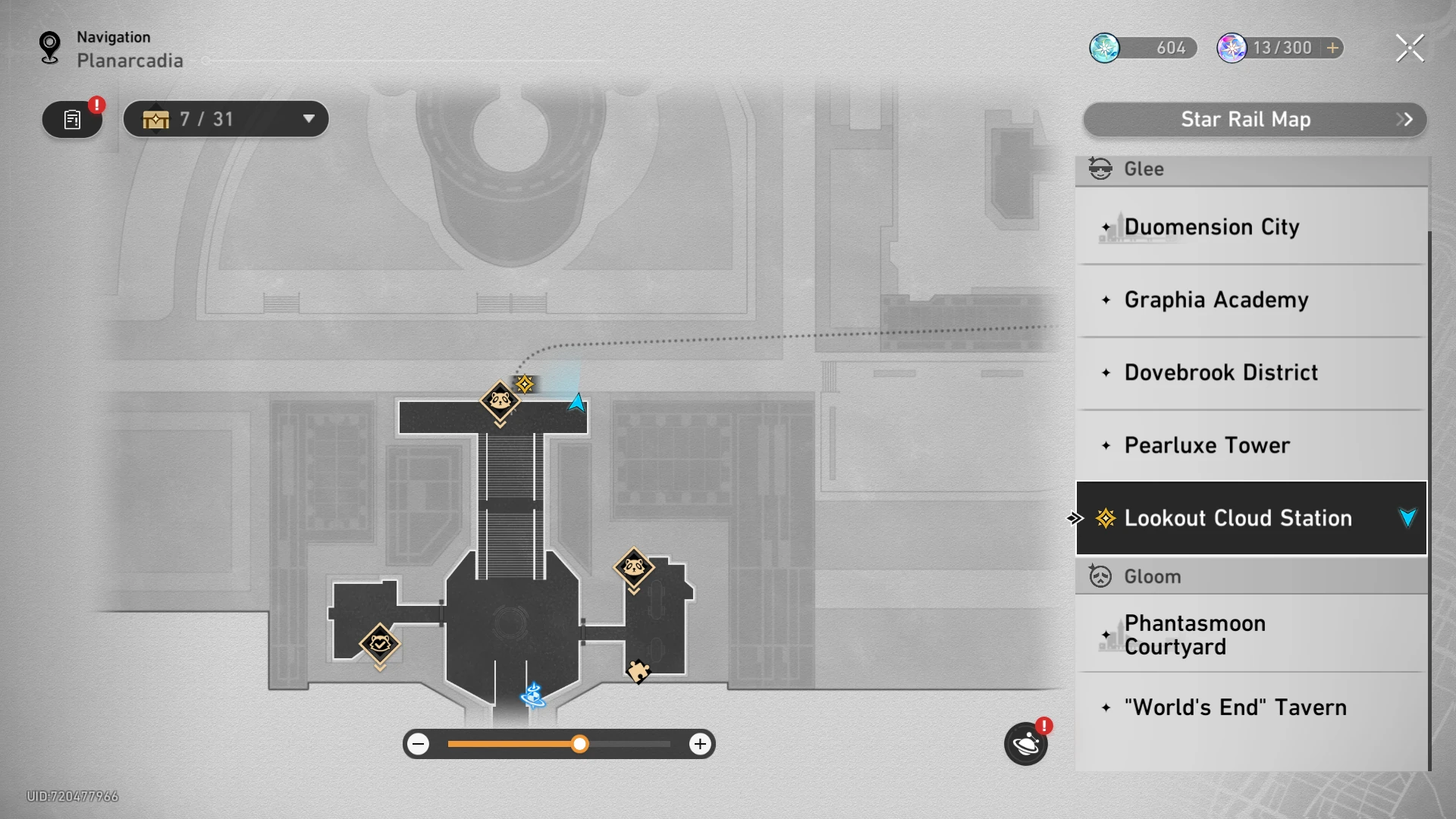This screenshot has height=819, width=1456.
Task: Click the puzzle piece map marker
Action: point(638,670)
